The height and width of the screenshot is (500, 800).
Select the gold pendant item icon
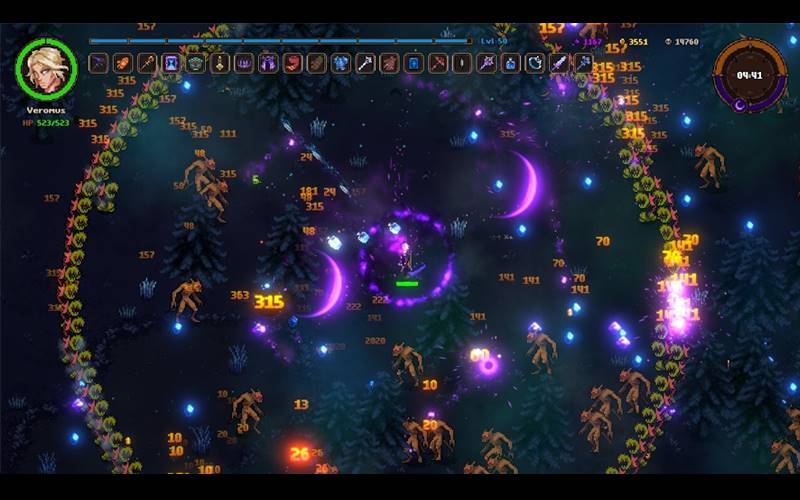coord(220,63)
